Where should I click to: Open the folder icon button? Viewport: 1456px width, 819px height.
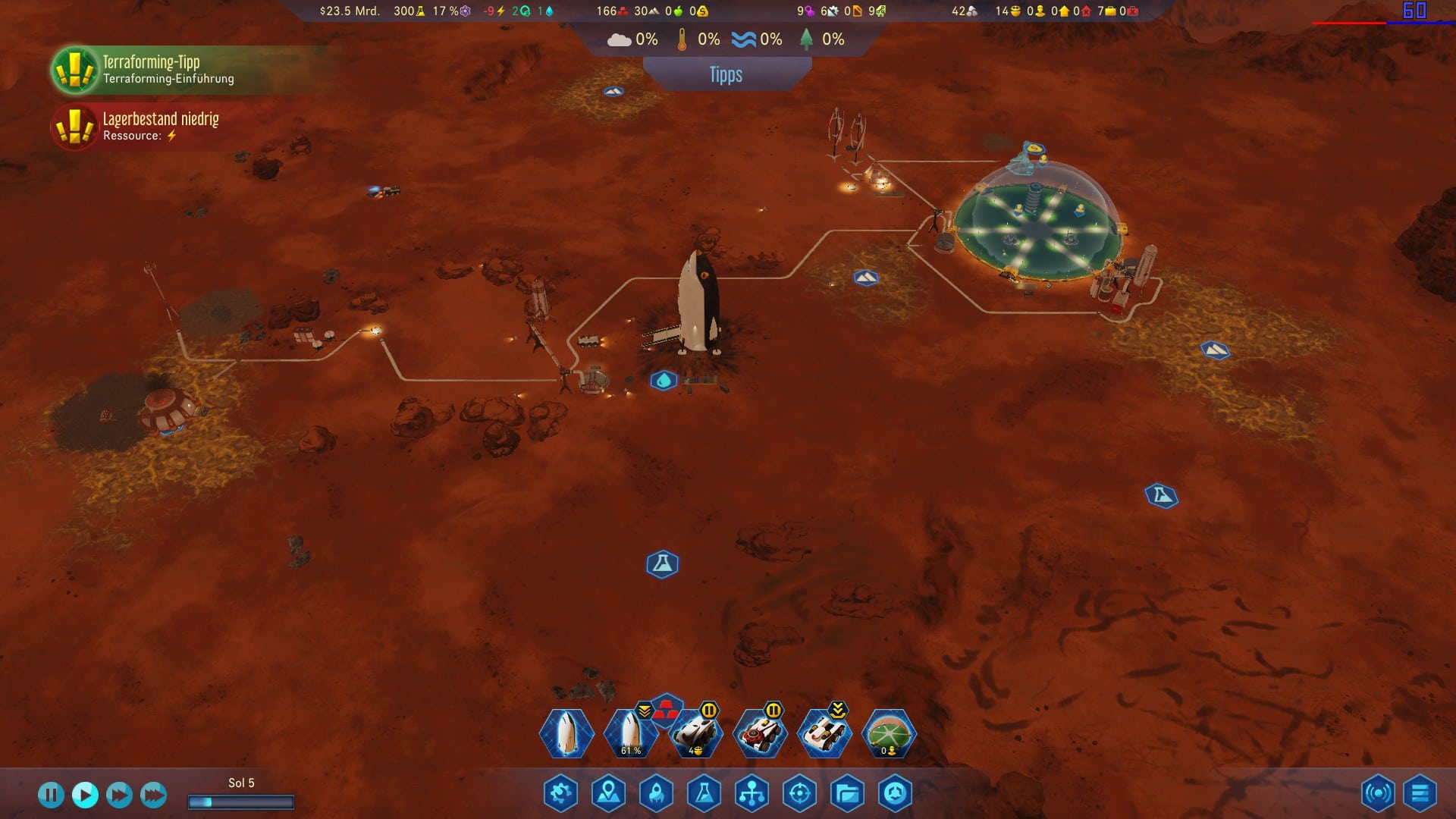coord(847,794)
